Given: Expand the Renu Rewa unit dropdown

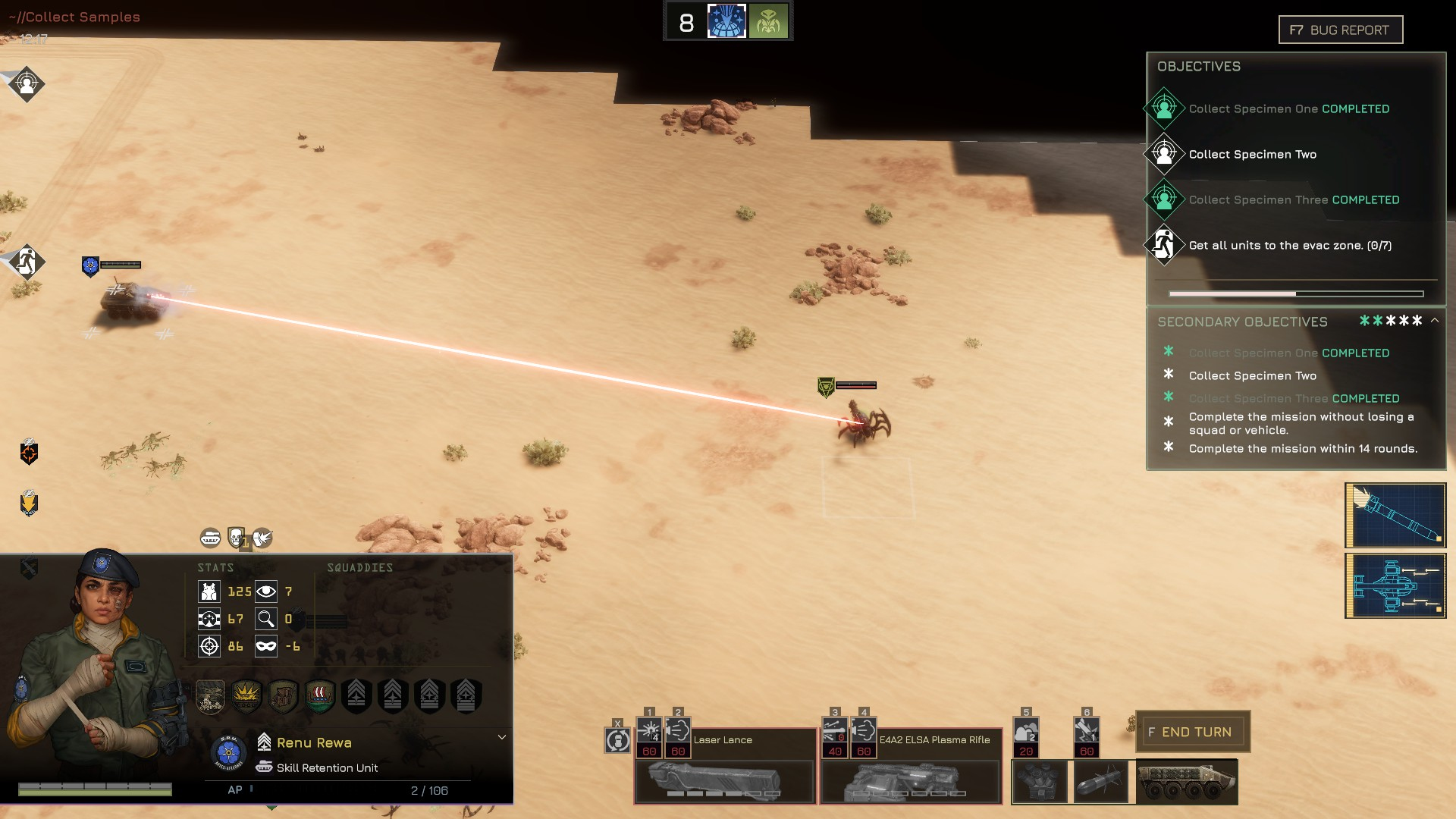Looking at the screenshot, I should 501,737.
